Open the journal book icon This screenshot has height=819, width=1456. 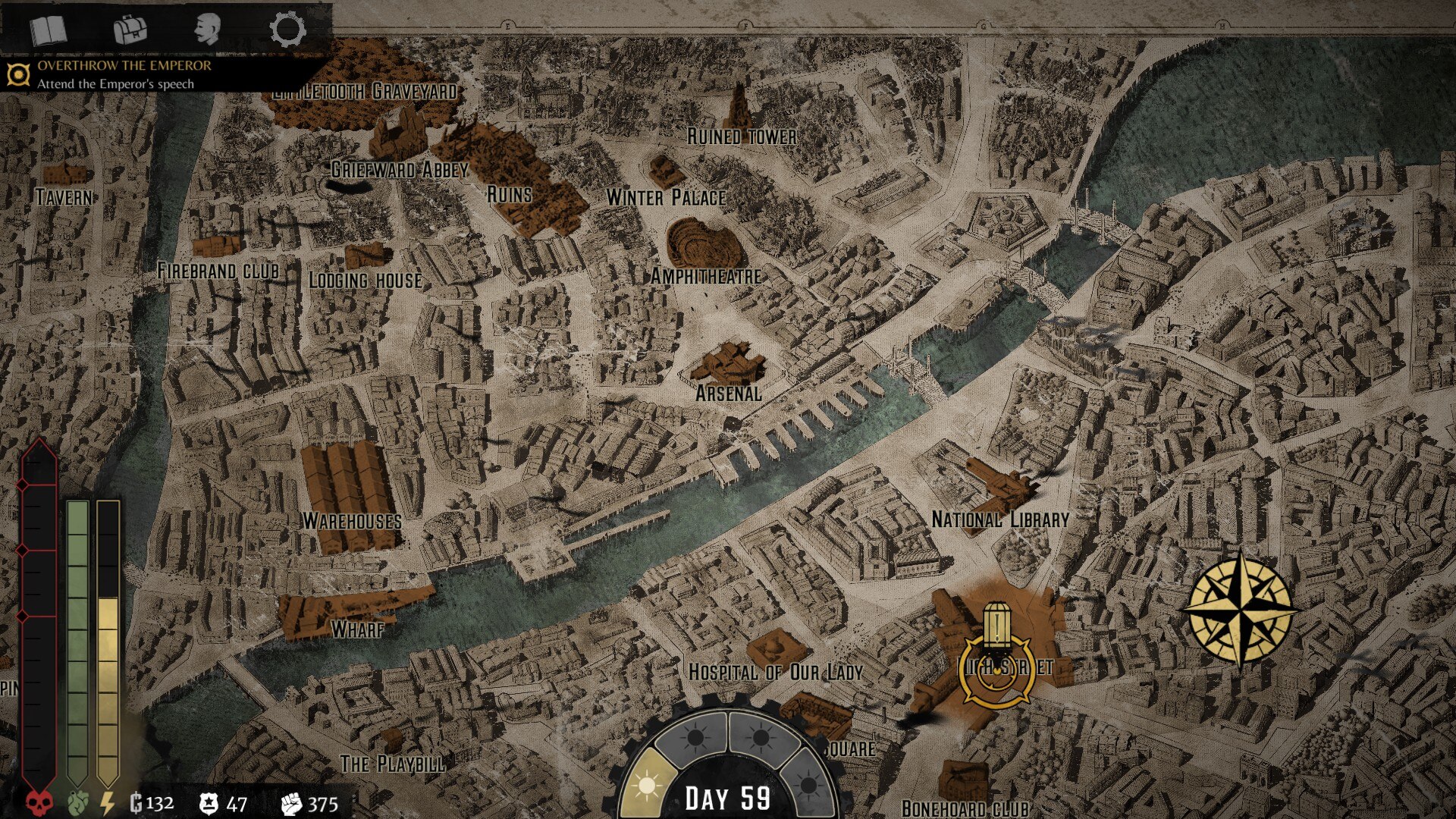click(x=49, y=31)
